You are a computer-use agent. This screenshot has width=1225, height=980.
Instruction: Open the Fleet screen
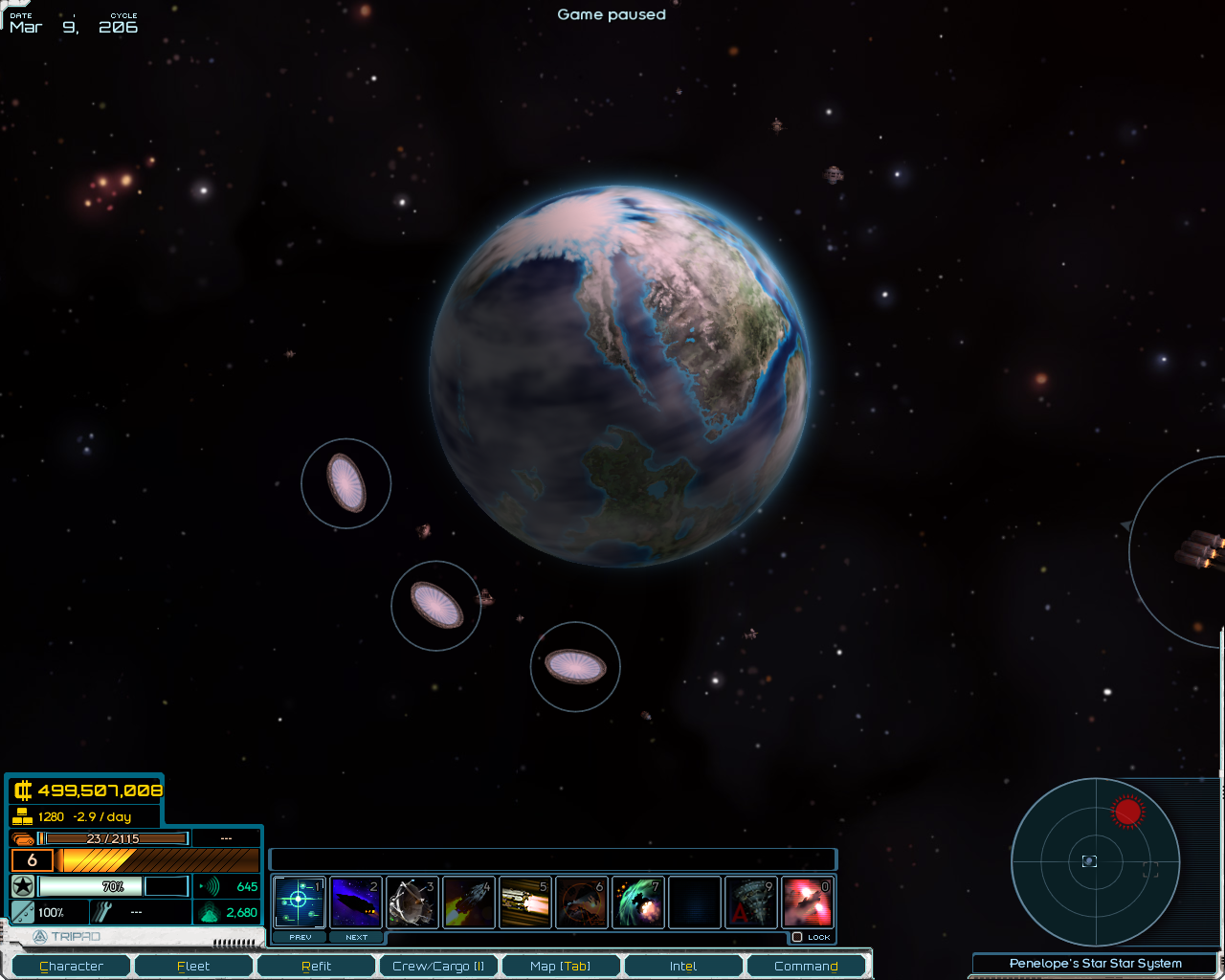point(193,966)
